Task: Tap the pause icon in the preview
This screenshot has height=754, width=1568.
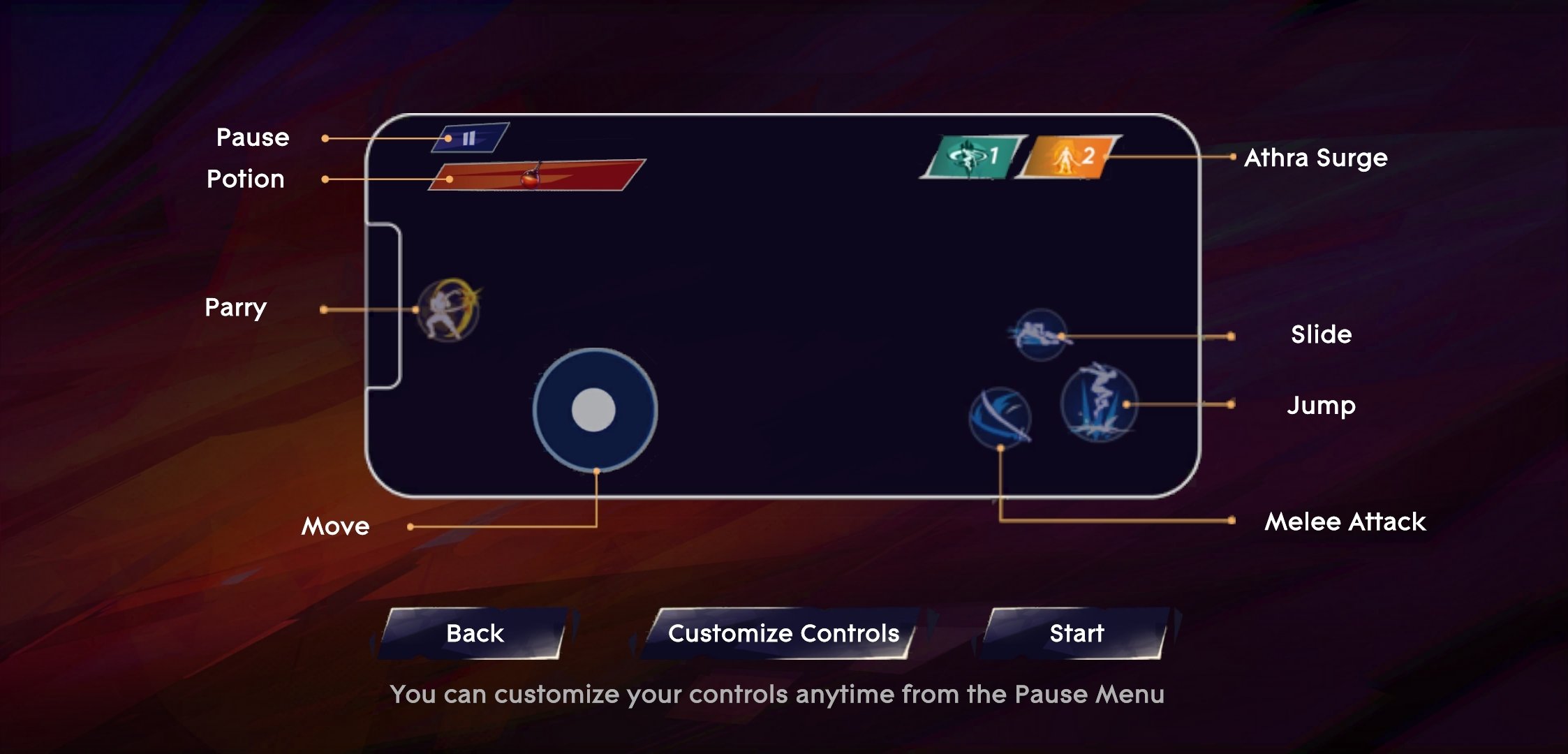Action: 470,138
